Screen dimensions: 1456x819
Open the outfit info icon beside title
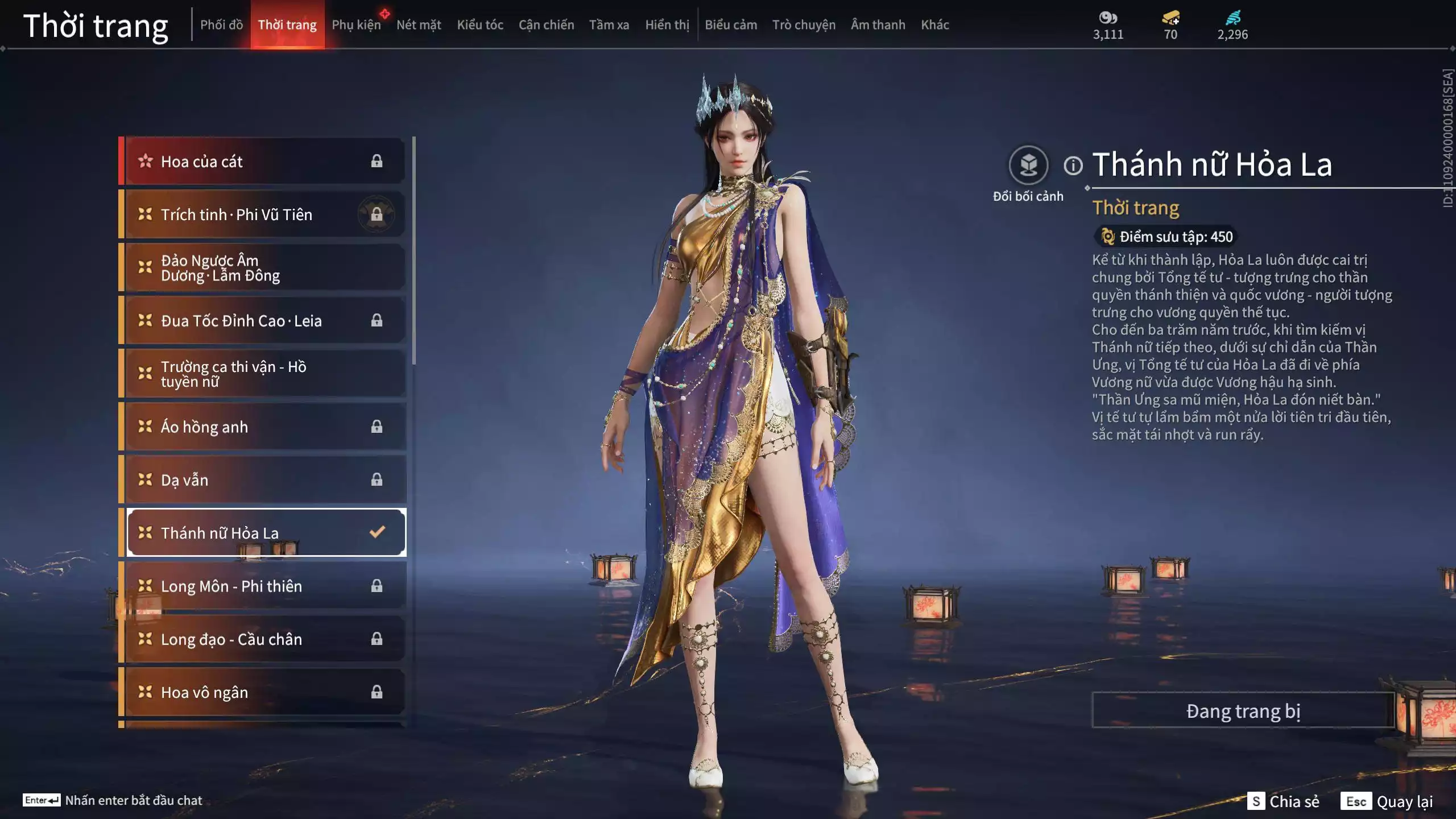[1073, 166]
